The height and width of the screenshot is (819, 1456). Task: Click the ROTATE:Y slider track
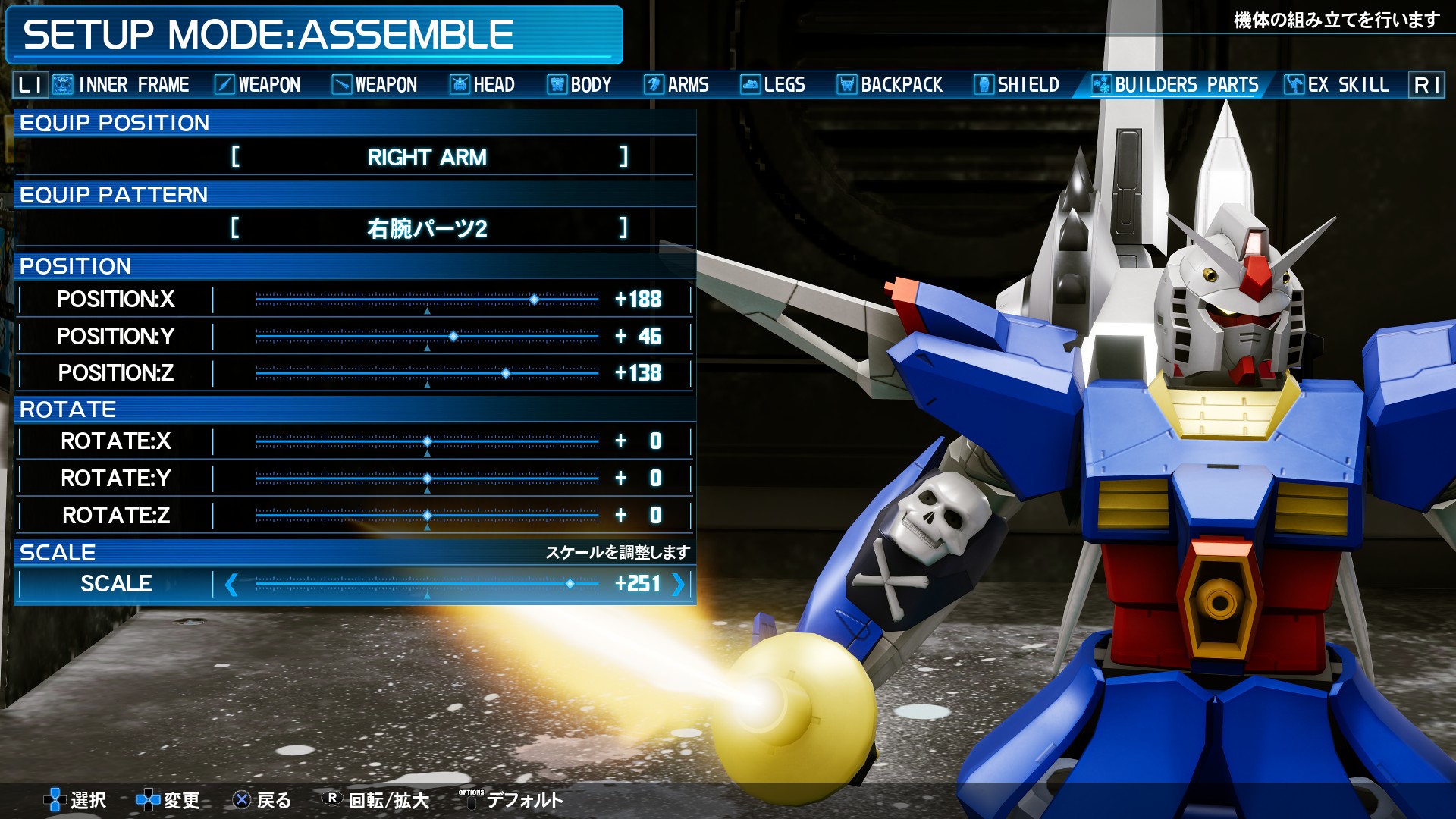tap(427, 479)
